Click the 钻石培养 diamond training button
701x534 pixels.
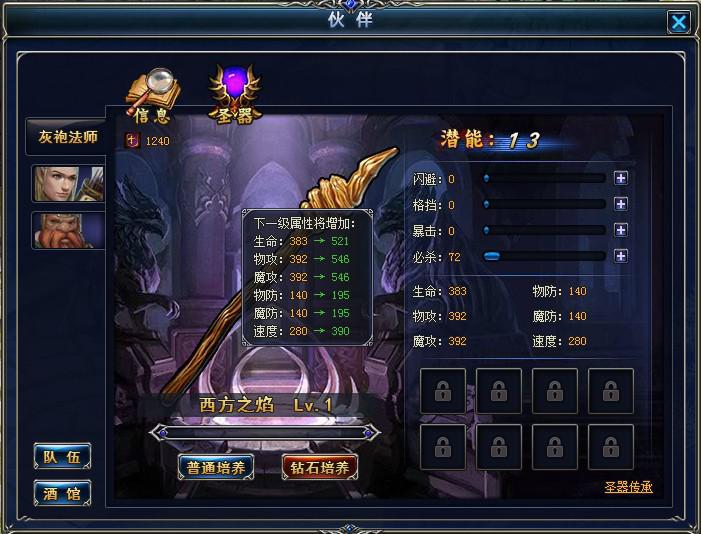(x=320, y=467)
